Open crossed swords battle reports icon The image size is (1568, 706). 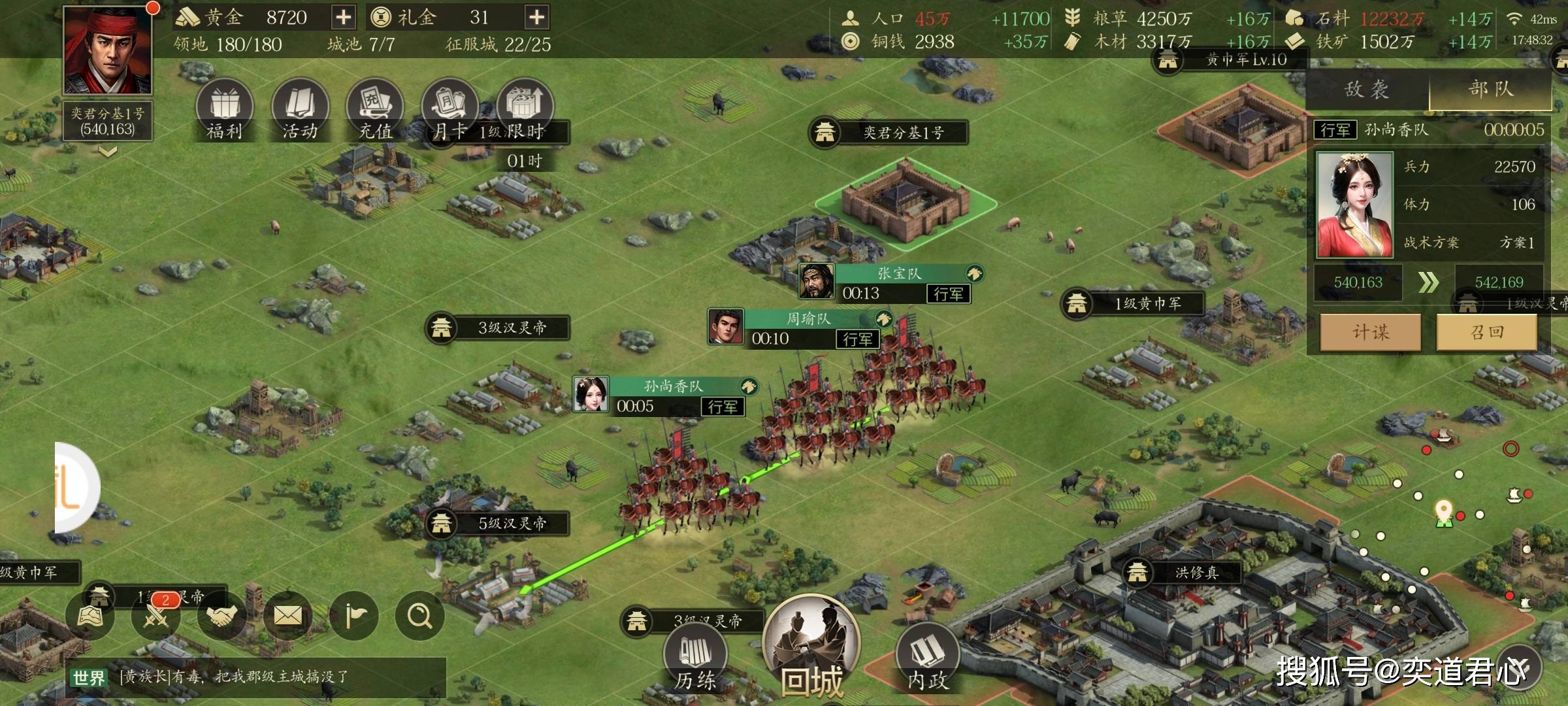pyautogui.click(x=156, y=616)
